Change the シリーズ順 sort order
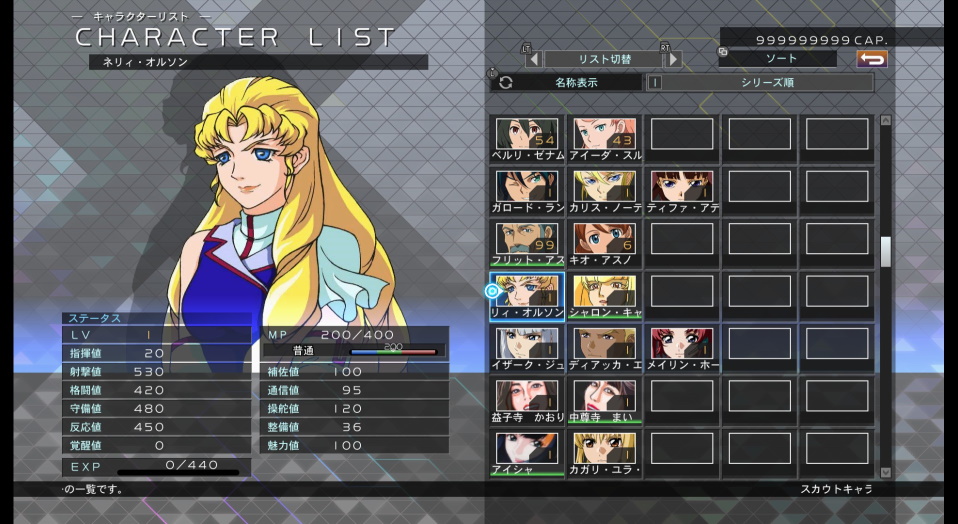 tap(767, 83)
